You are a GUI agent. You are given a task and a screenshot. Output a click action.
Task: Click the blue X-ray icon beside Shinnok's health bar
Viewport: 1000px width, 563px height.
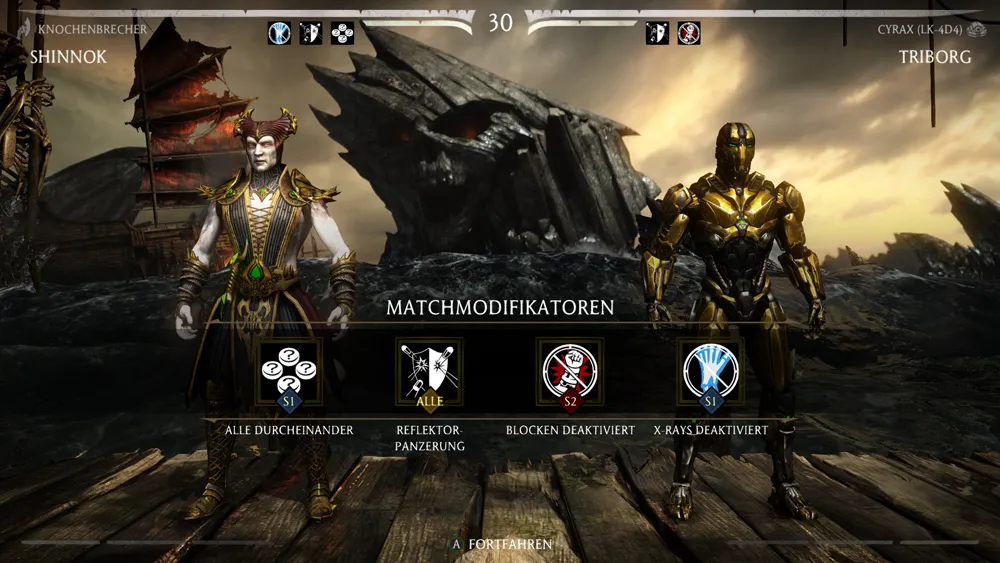(279, 33)
